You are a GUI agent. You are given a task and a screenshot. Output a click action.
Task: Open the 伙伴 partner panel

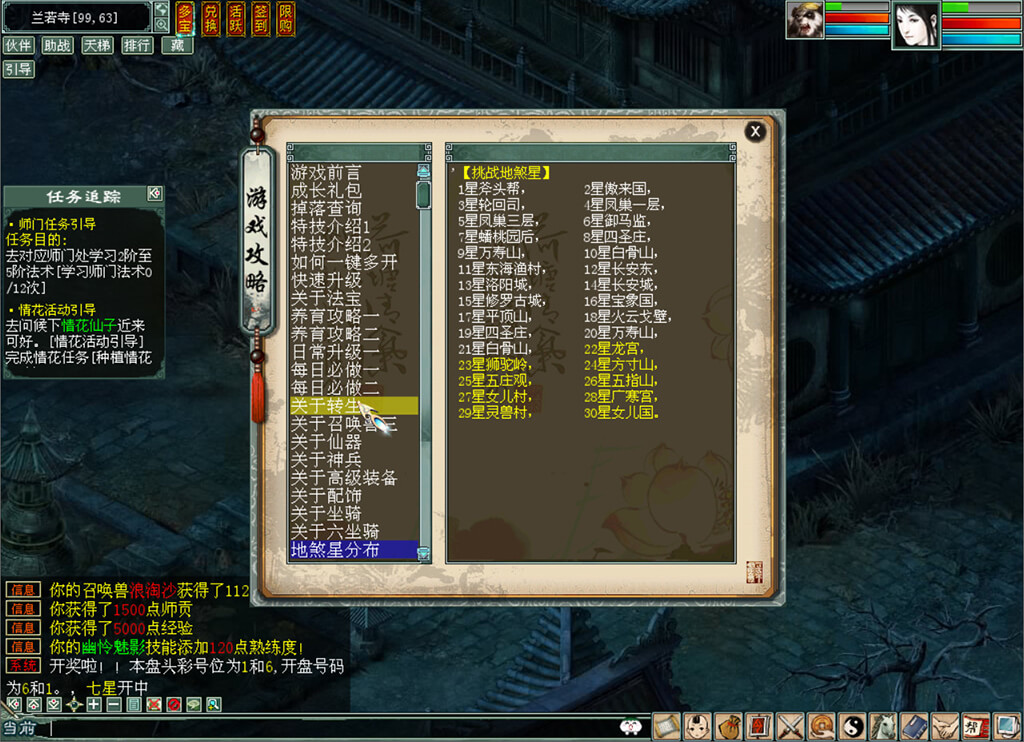click(18, 45)
